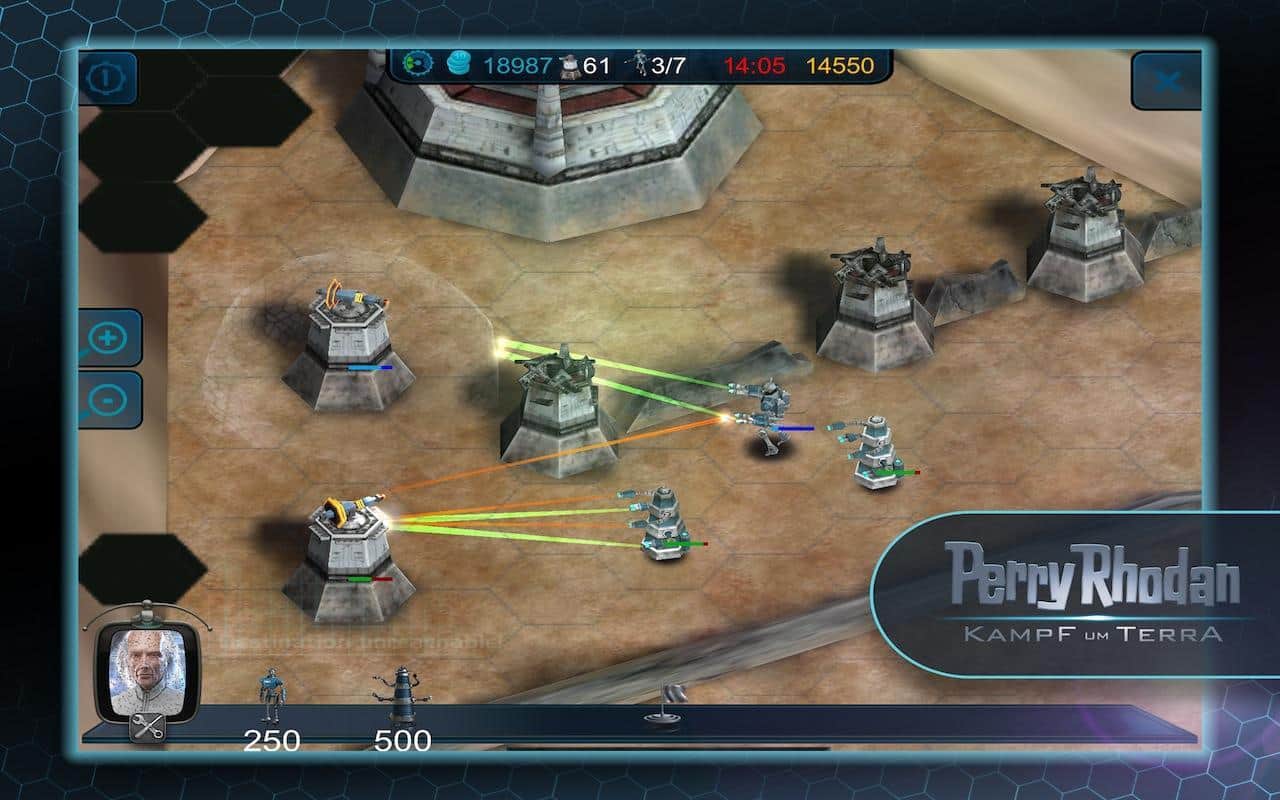Zoom out with the minus magnifier
This screenshot has width=1280, height=800.
point(108,400)
